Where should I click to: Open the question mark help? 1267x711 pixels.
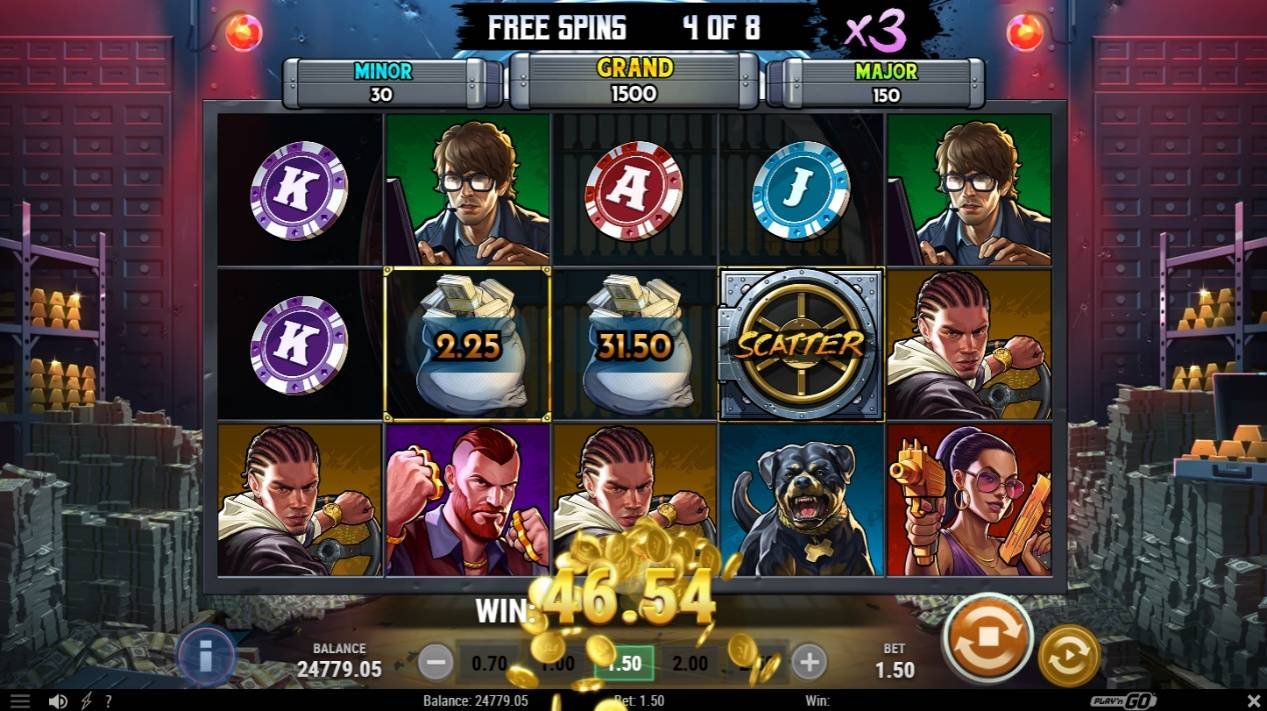(107, 702)
